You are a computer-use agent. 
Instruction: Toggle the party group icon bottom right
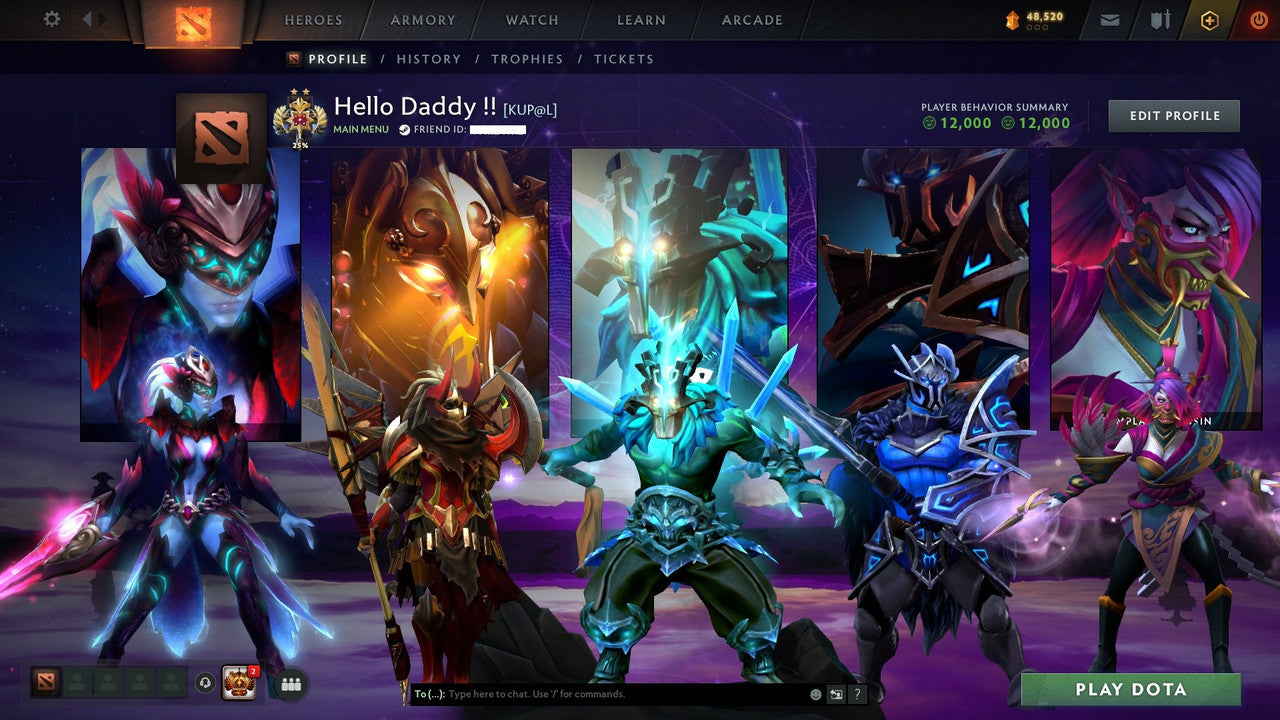[x=289, y=682]
